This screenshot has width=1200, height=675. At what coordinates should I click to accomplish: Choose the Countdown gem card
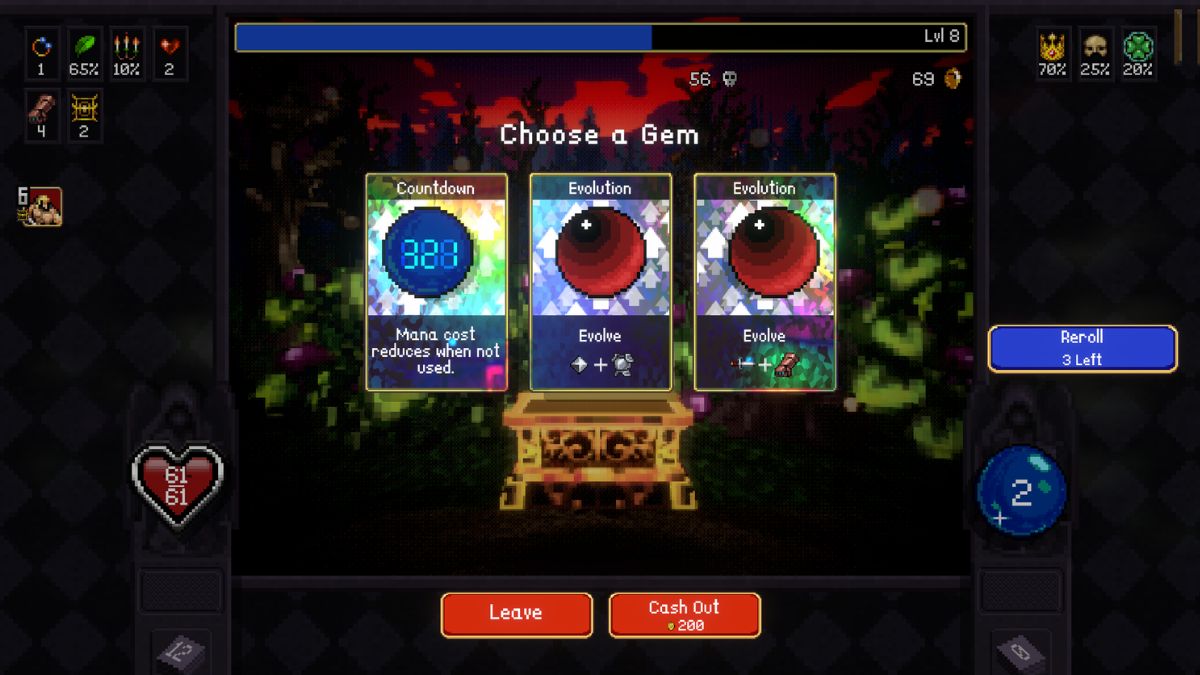[x=436, y=282]
